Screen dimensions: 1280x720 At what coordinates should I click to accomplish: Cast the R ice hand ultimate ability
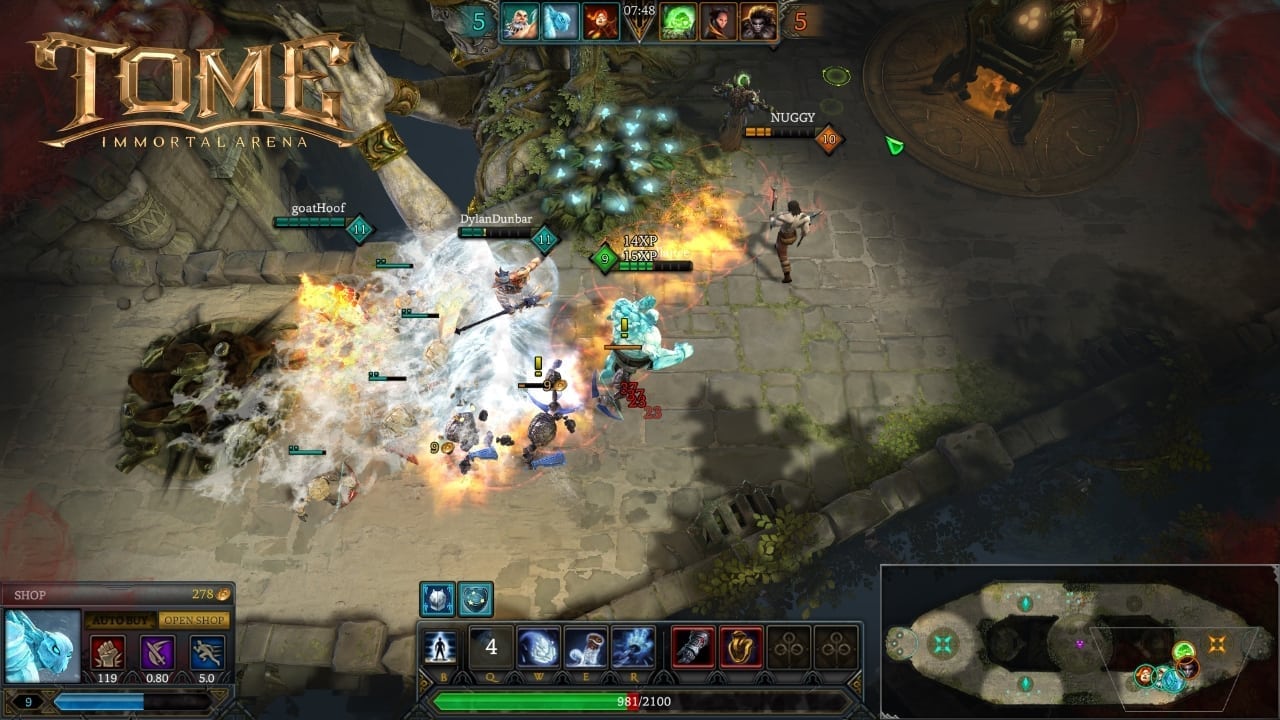[633, 647]
